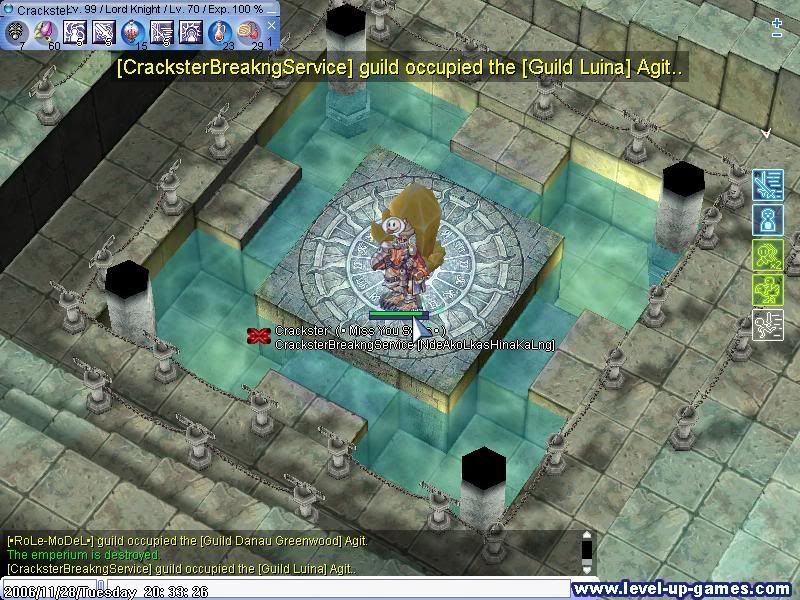
Task: Zoom in the minimap with plus button
Action: tap(777, 21)
